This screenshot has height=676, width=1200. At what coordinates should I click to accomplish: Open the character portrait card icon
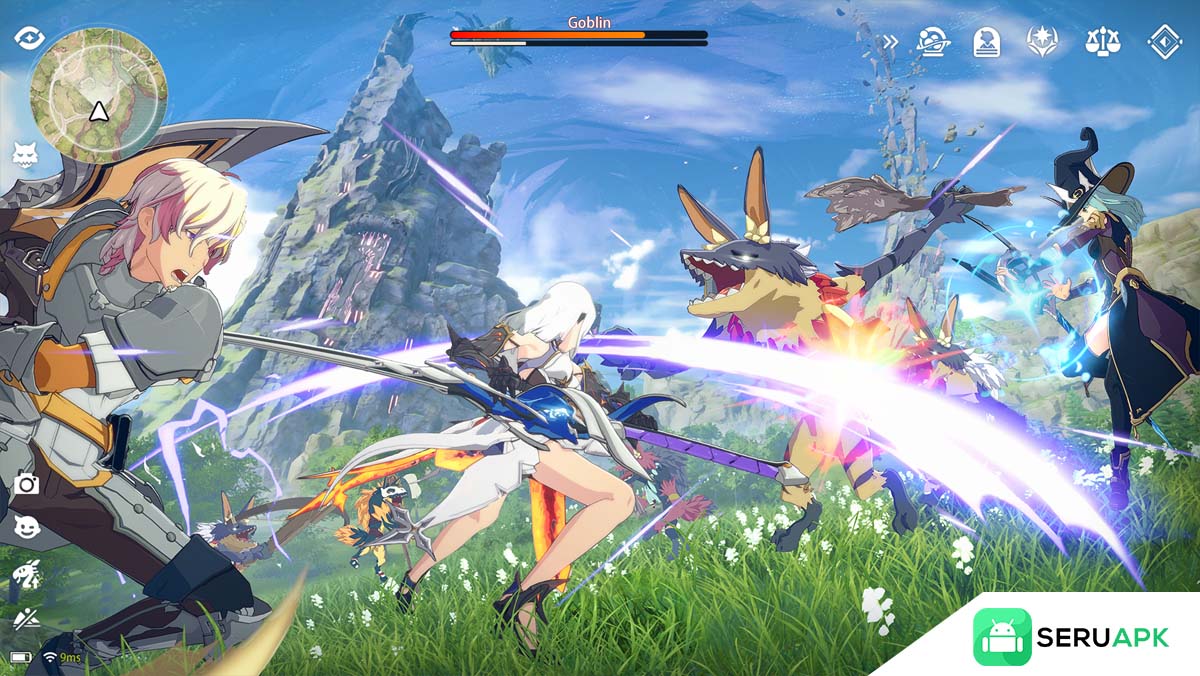(x=987, y=42)
